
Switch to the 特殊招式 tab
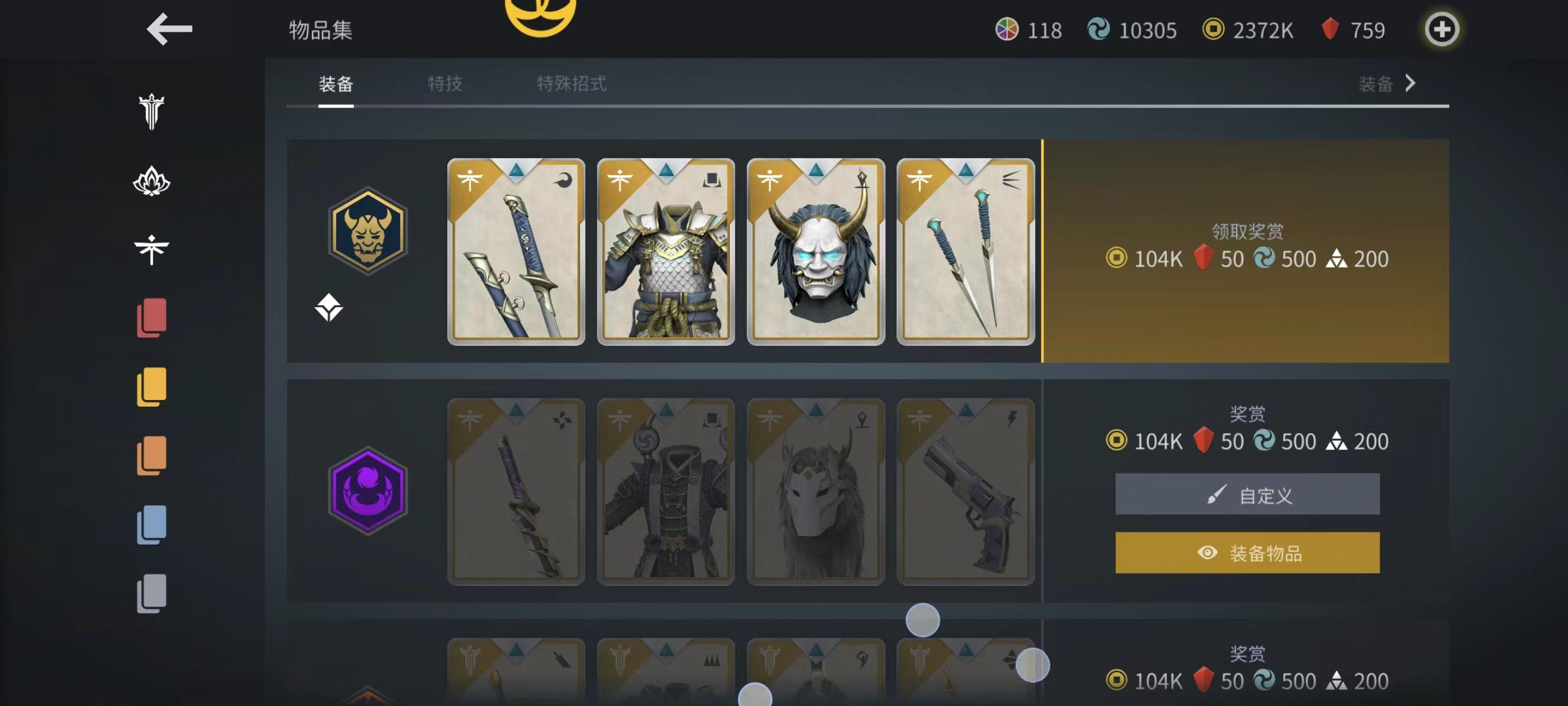[x=571, y=85]
